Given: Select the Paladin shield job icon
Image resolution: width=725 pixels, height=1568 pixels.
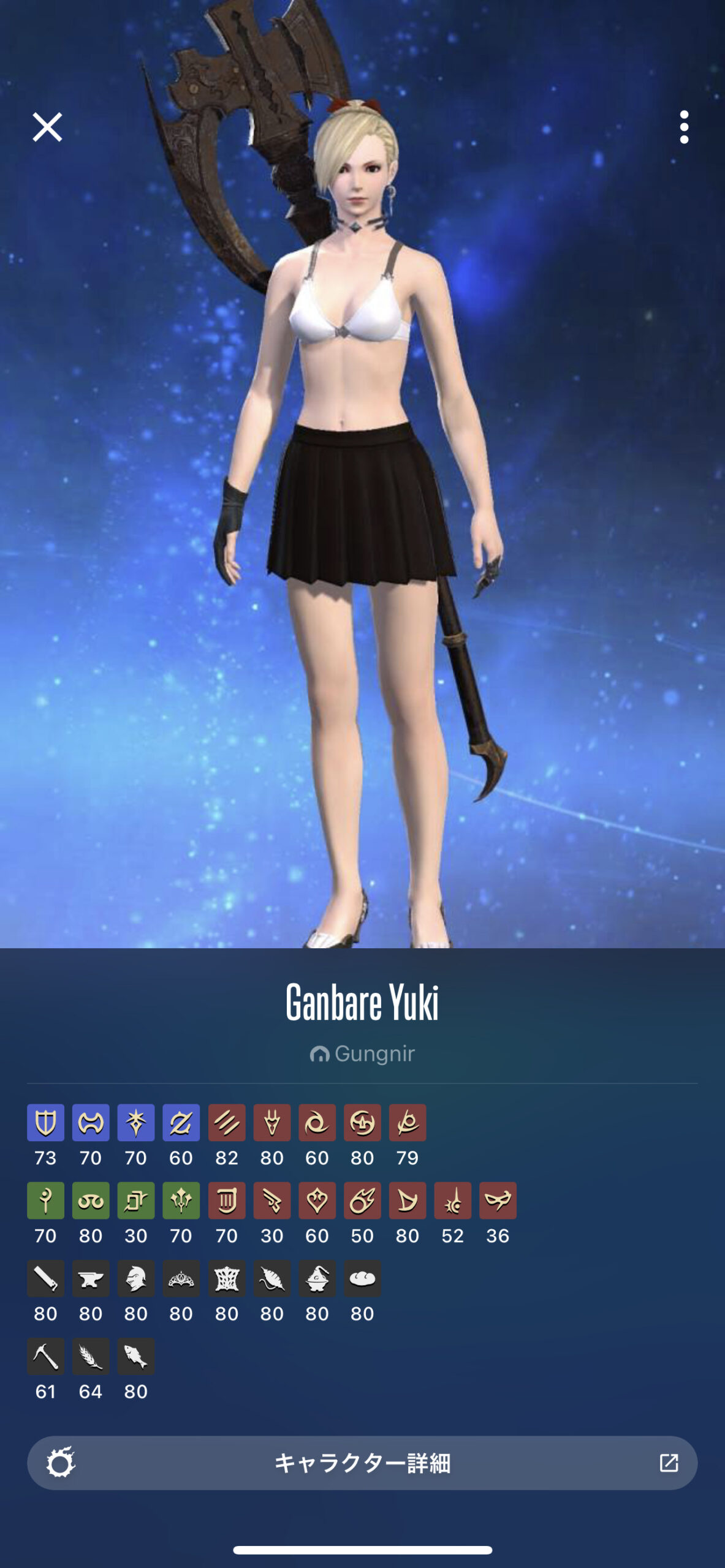Looking at the screenshot, I should click(x=45, y=1123).
